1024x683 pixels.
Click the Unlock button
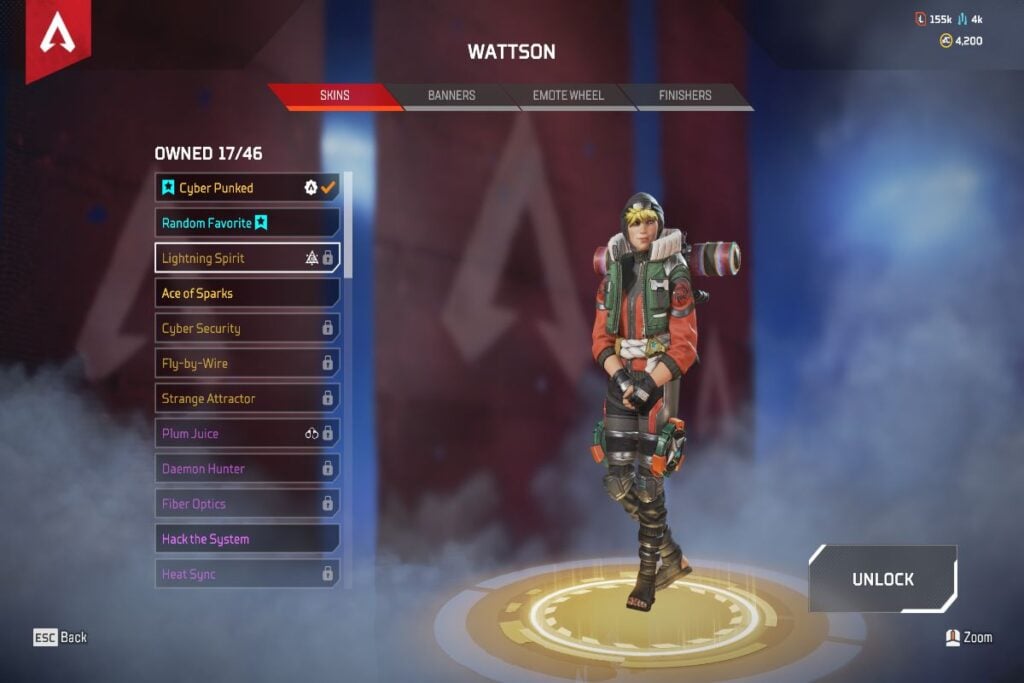coord(883,579)
